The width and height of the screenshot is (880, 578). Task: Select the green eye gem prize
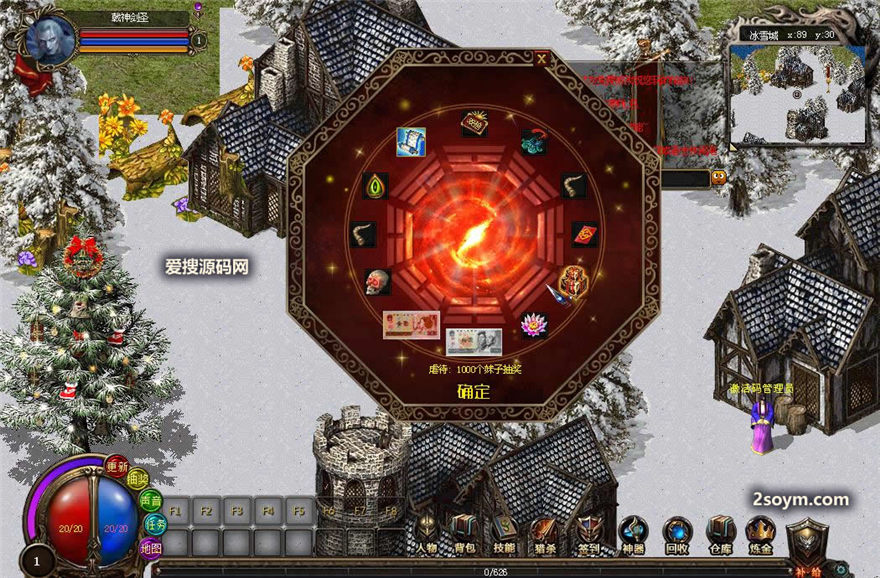[x=375, y=186]
